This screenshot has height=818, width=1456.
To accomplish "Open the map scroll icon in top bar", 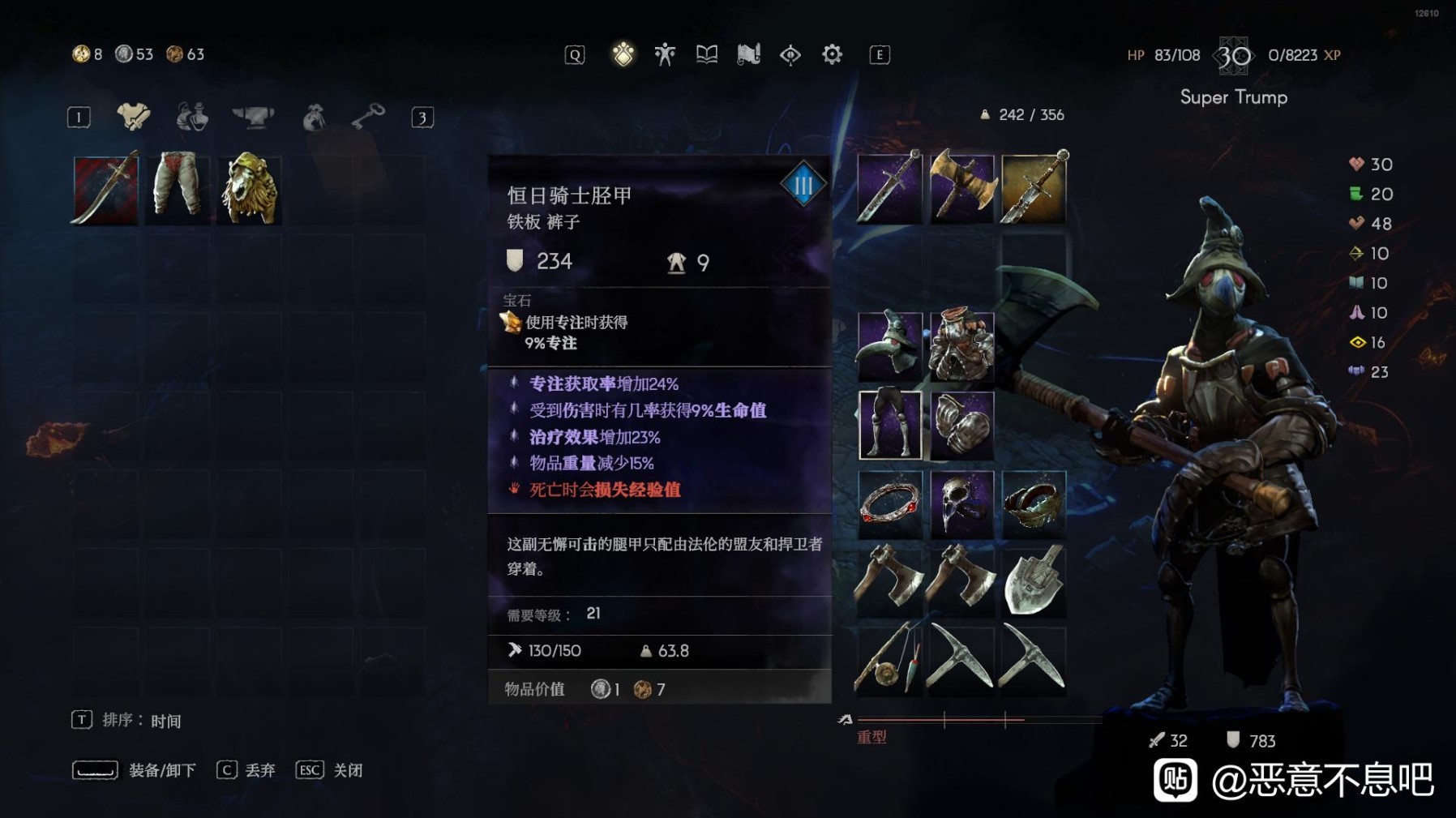I will click(747, 54).
